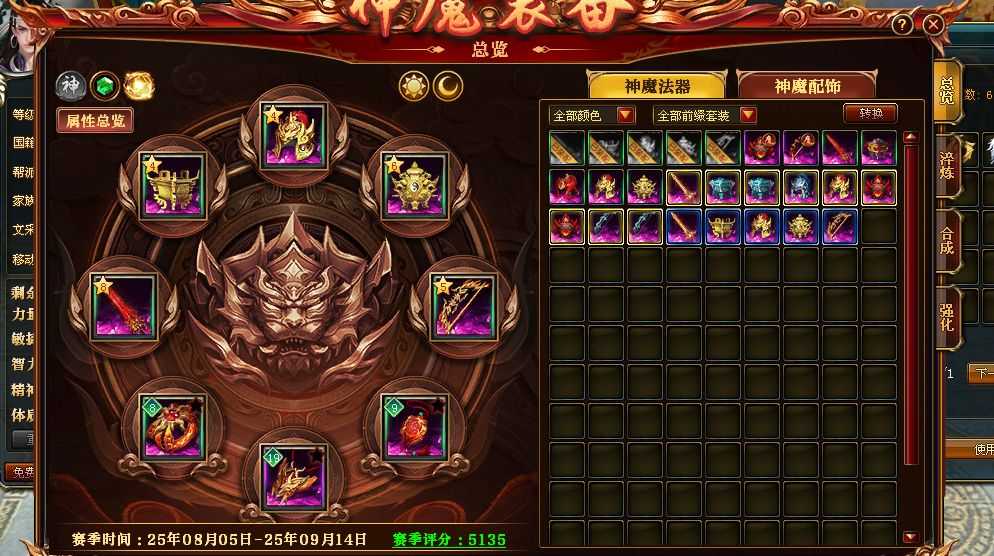
Task: Select the equipped golden helmet slot
Action: coord(295,135)
